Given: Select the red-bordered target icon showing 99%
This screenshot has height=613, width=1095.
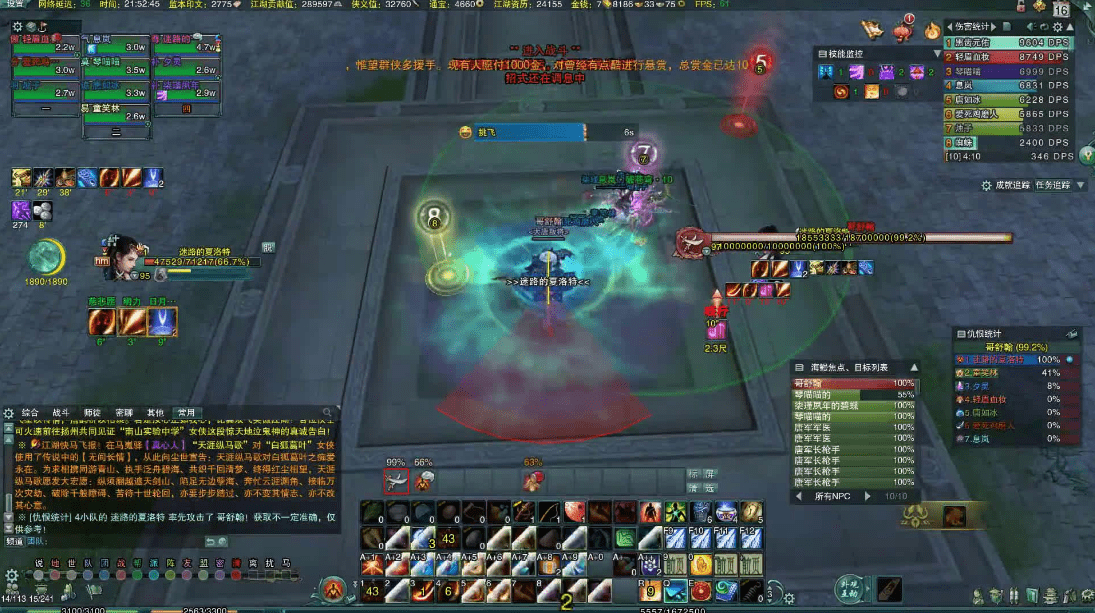Looking at the screenshot, I should (397, 481).
